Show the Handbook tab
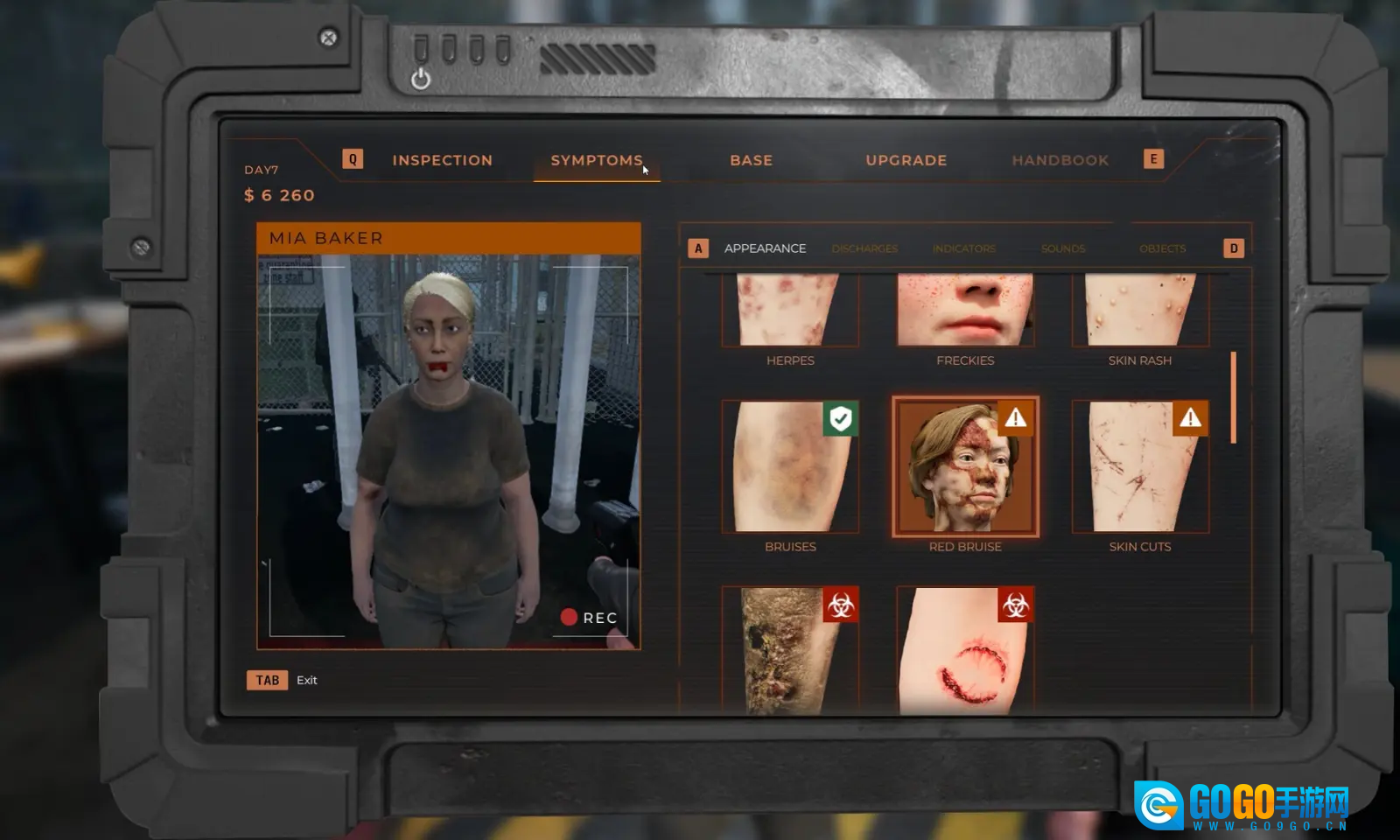1400x840 pixels. click(x=1060, y=160)
